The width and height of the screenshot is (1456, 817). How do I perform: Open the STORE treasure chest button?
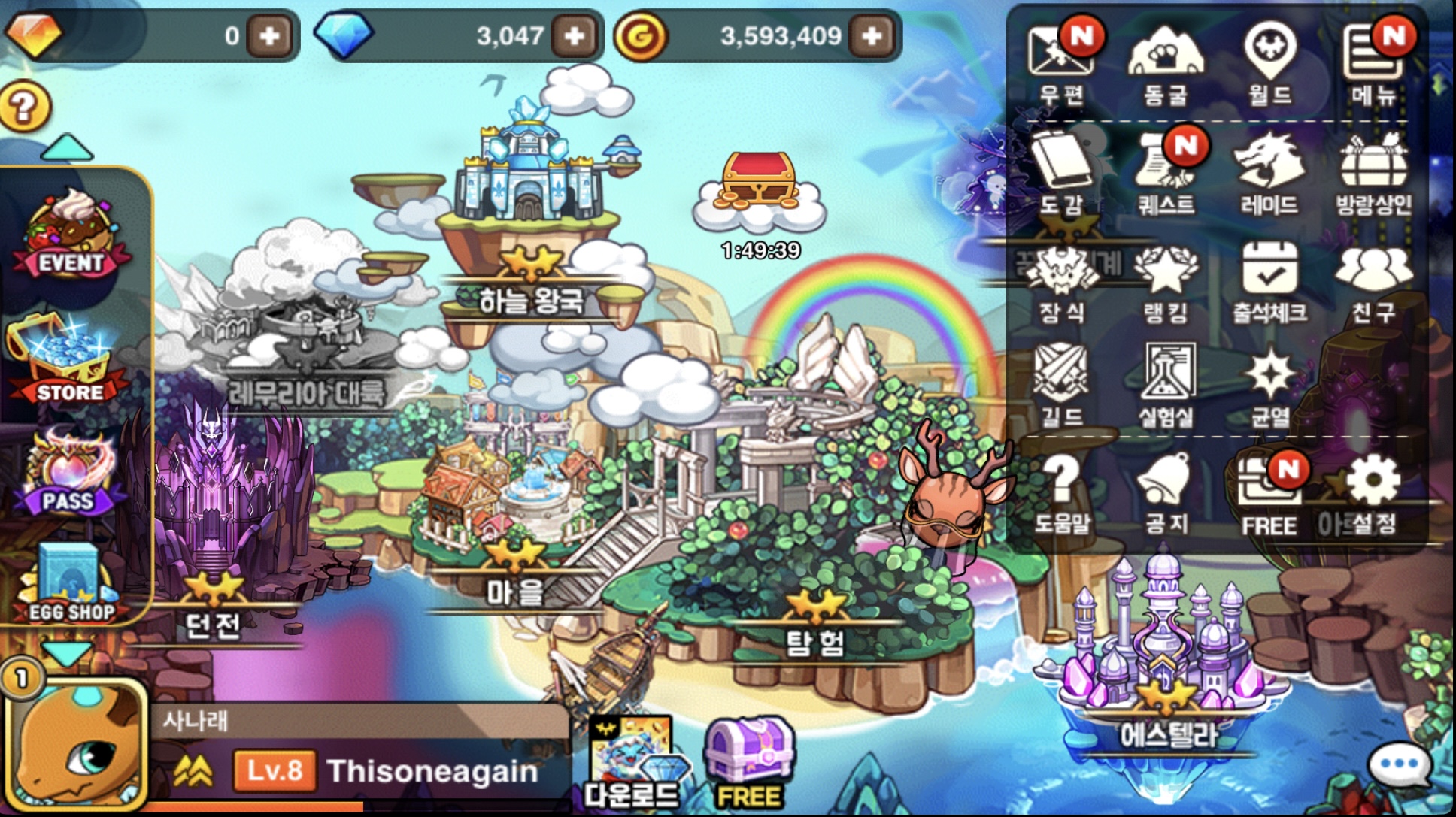[x=69, y=361]
